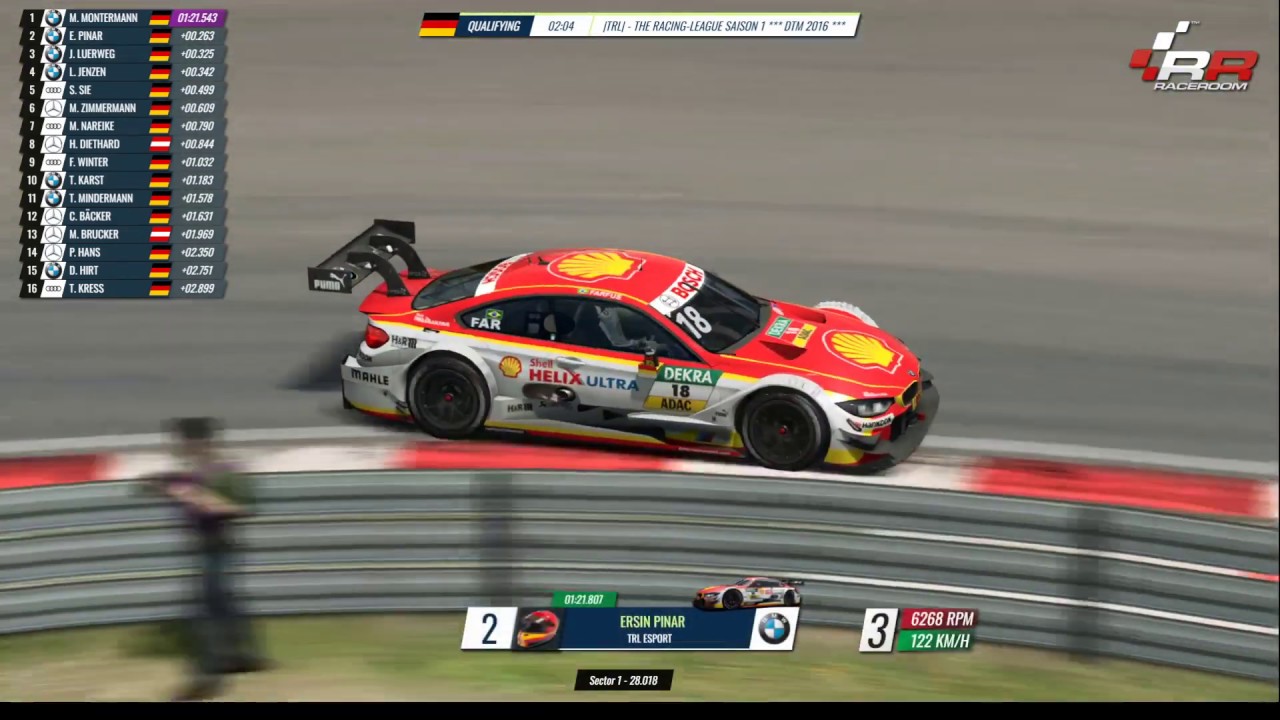Screen dimensions: 1280x720
Task: Open the Ersin Pinar driver info card
Action: [x=652, y=629]
